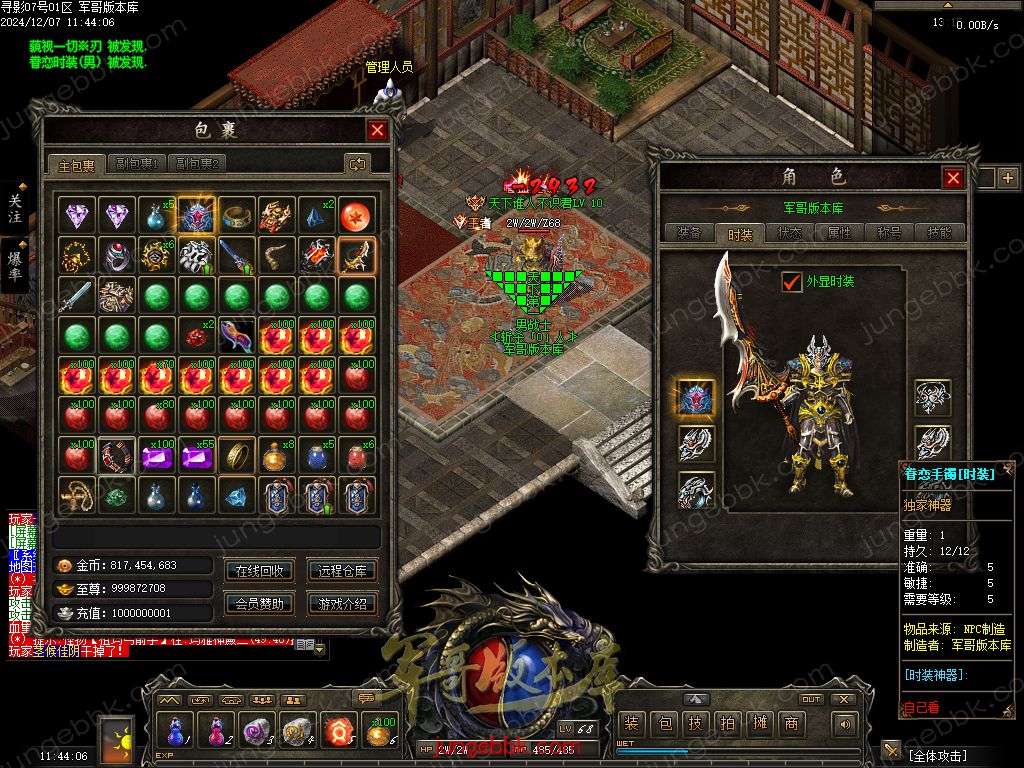Choose the 称号 titles tab
This screenshot has height=768, width=1024.
click(890, 234)
